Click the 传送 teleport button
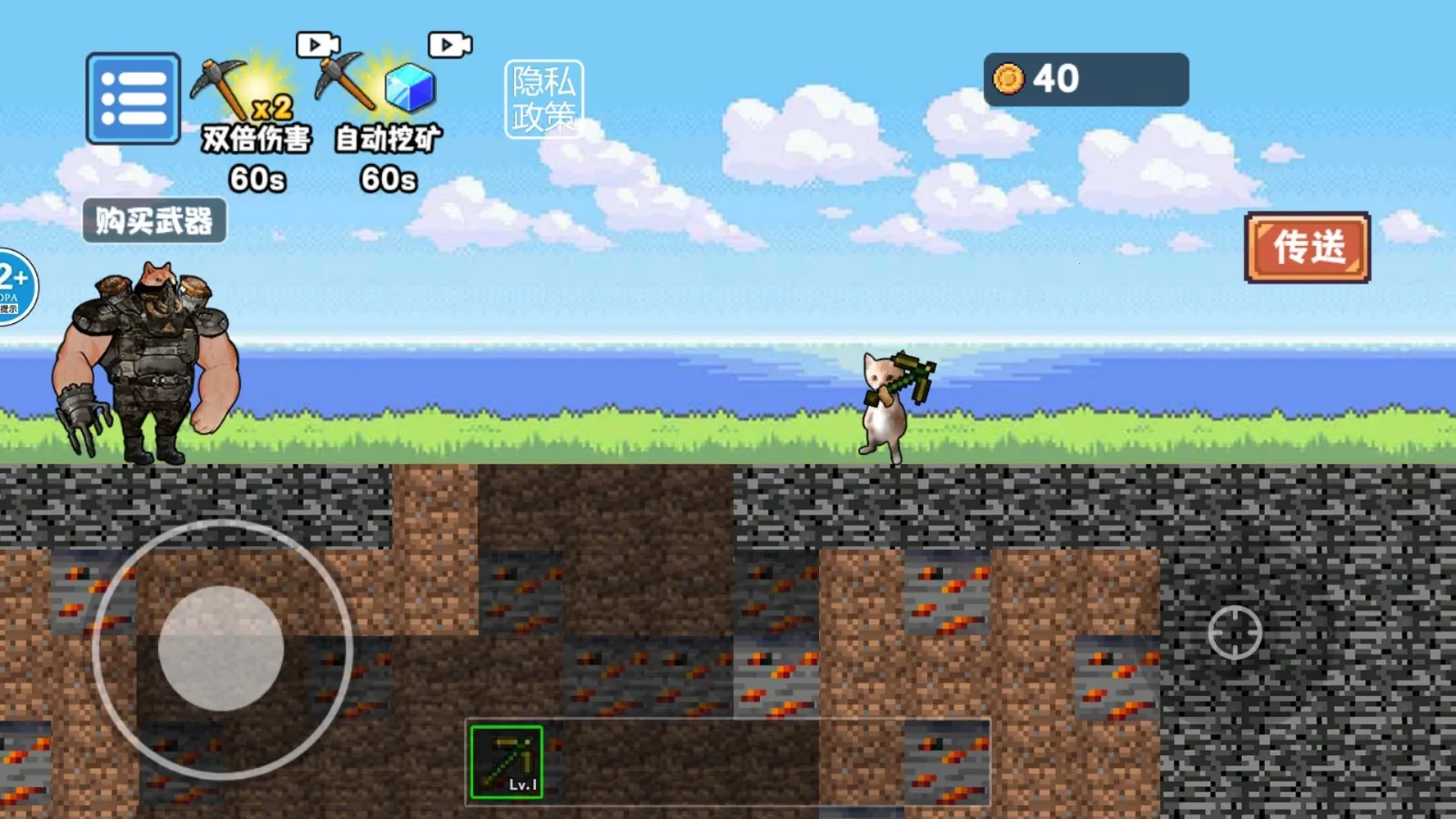Viewport: 1456px width, 819px height. (1307, 248)
